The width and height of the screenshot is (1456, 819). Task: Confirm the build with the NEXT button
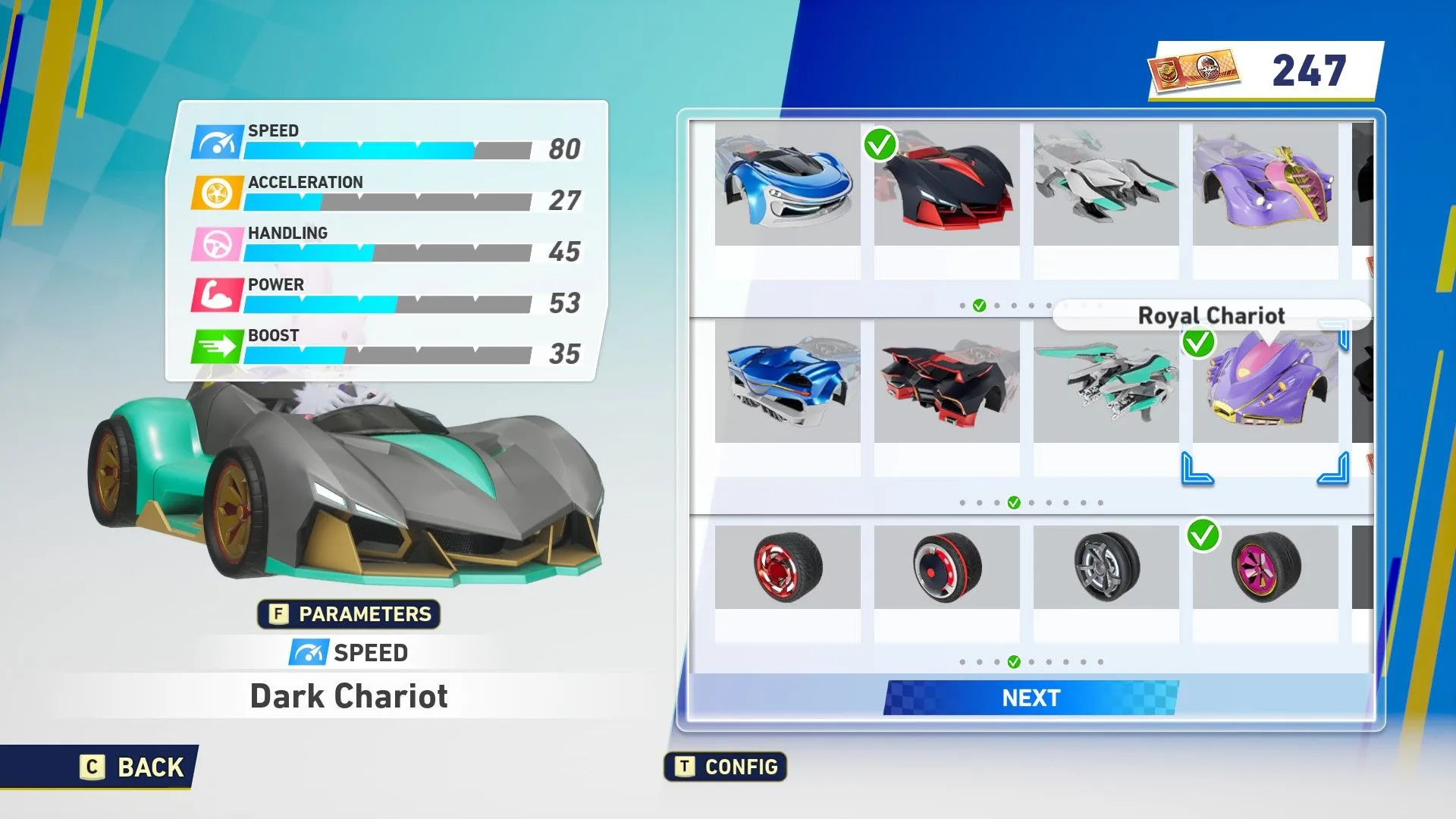(x=1031, y=698)
